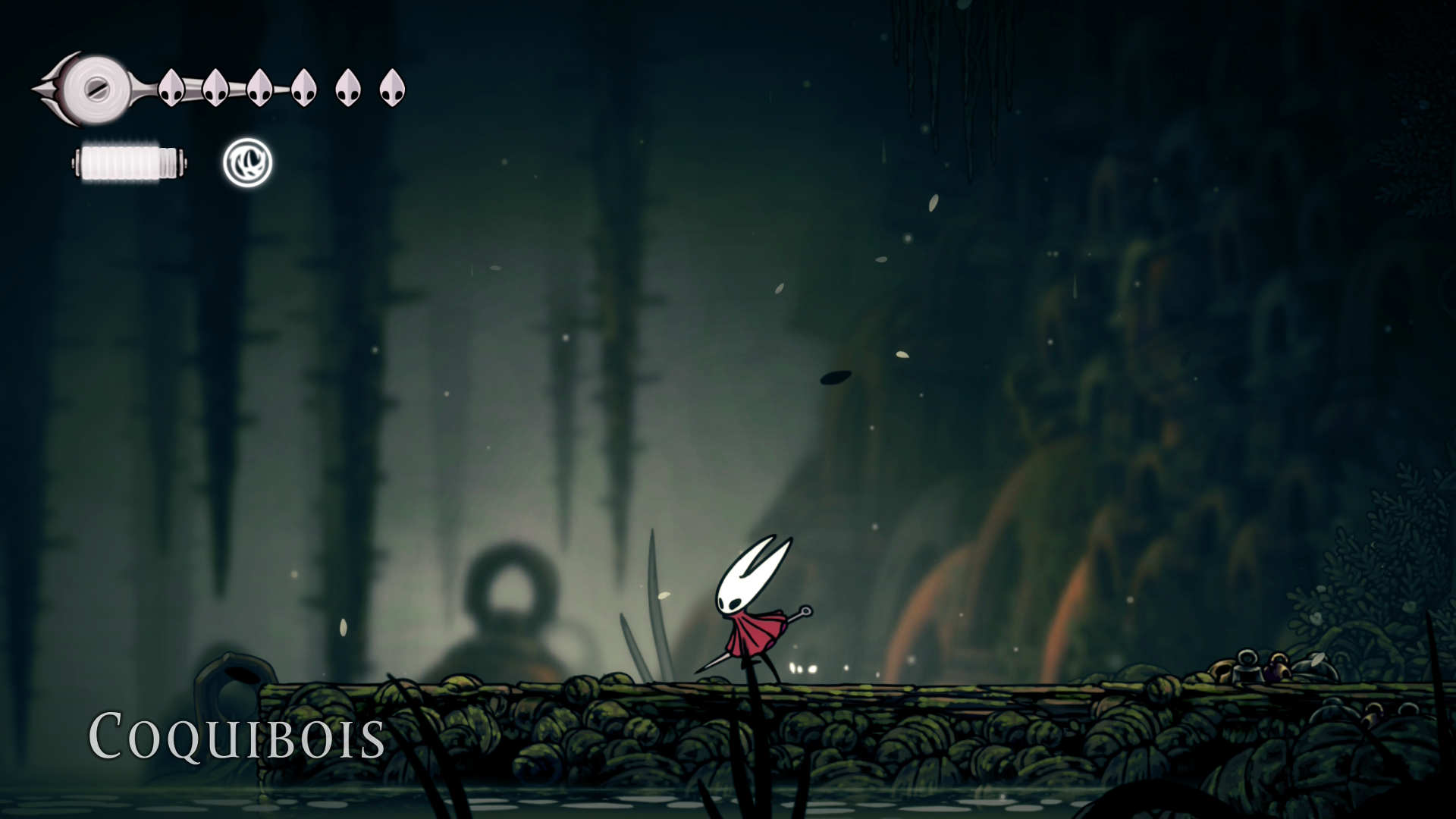This screenshot has width=1456, height=819.
Task: Select the silk spool crest emblem
Action: tap(93, 88)
